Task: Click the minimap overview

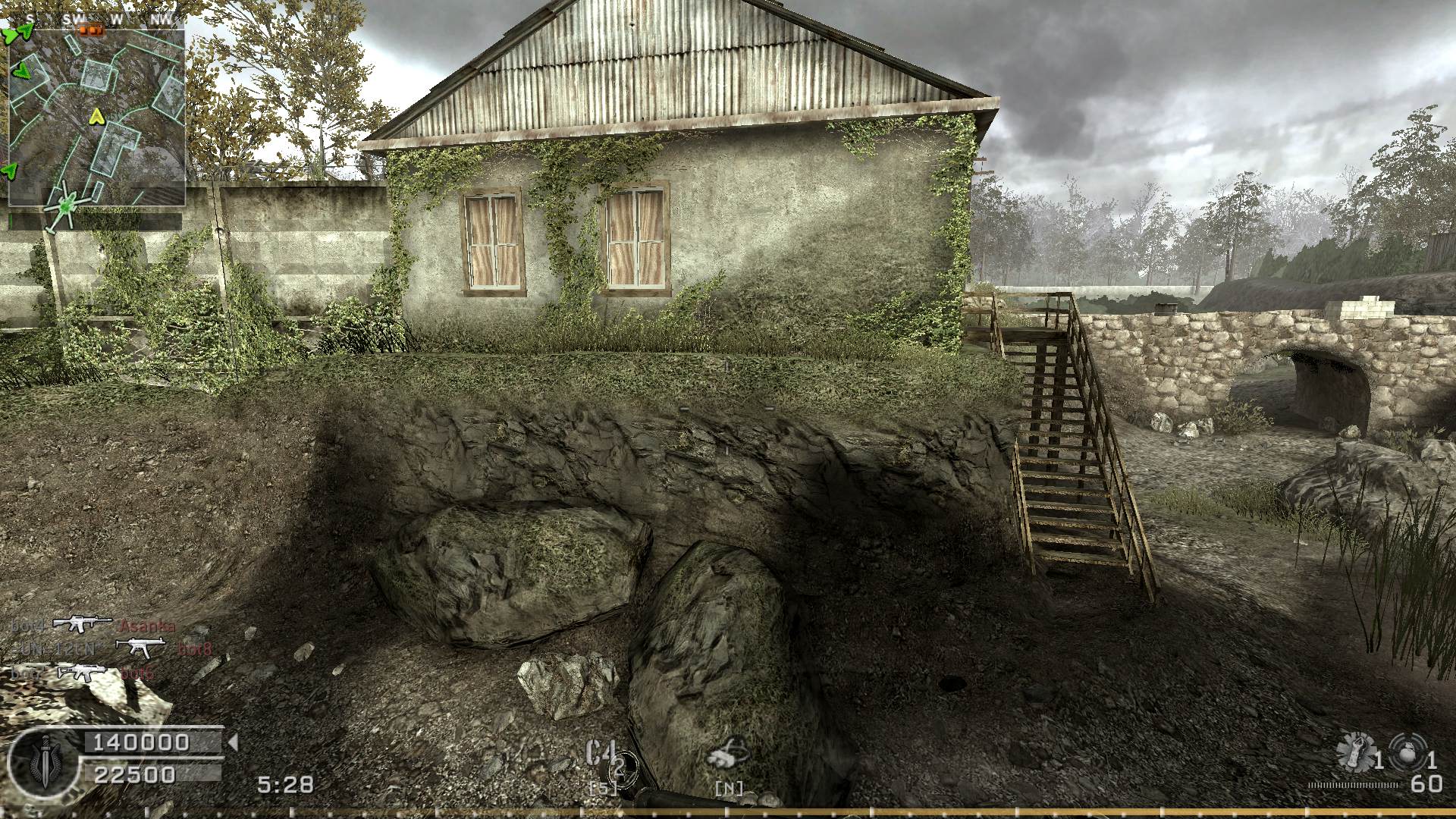Action: click(x=96, y=118)
